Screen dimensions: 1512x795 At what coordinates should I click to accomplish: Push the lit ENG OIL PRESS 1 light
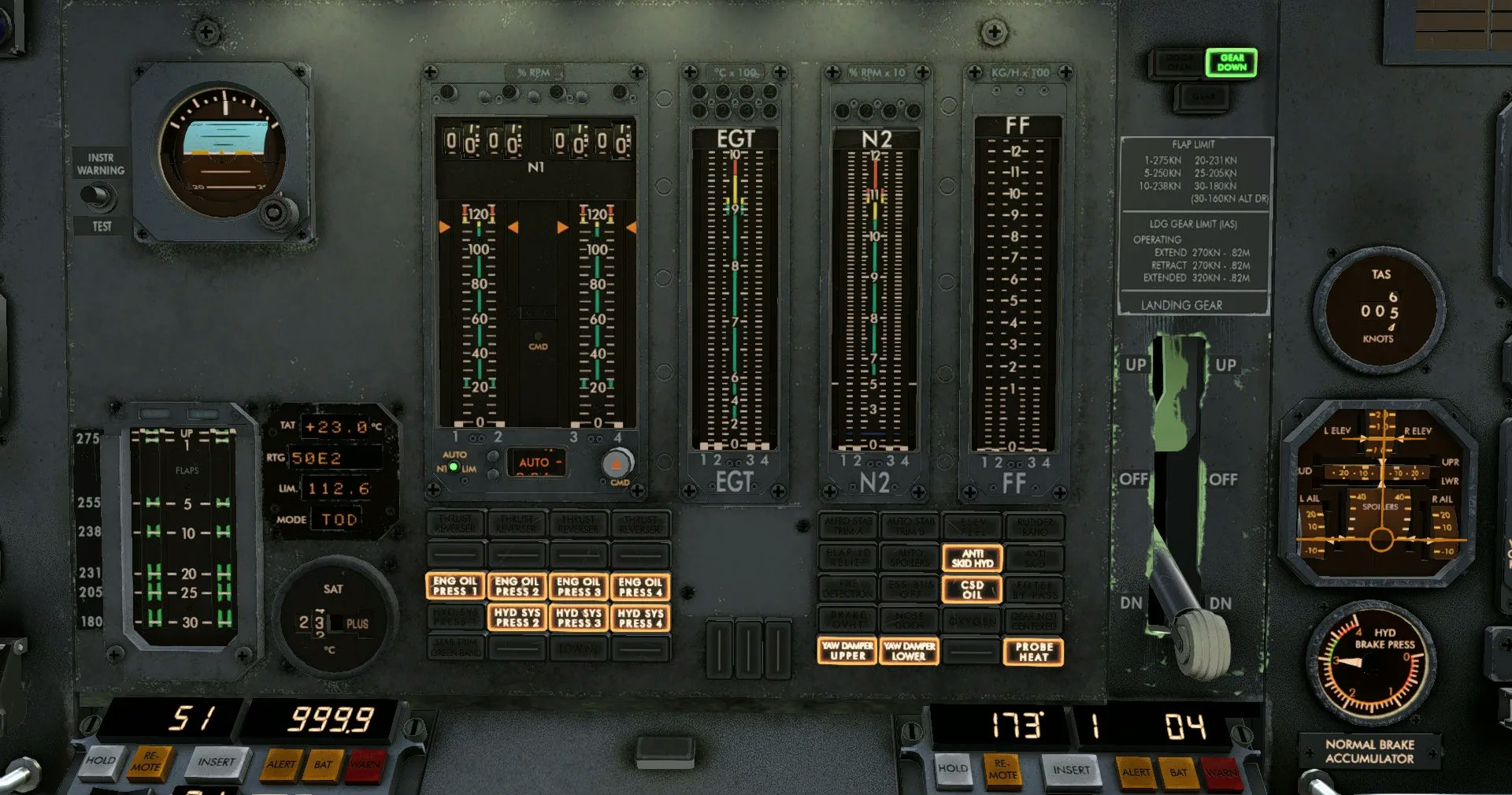455,586
